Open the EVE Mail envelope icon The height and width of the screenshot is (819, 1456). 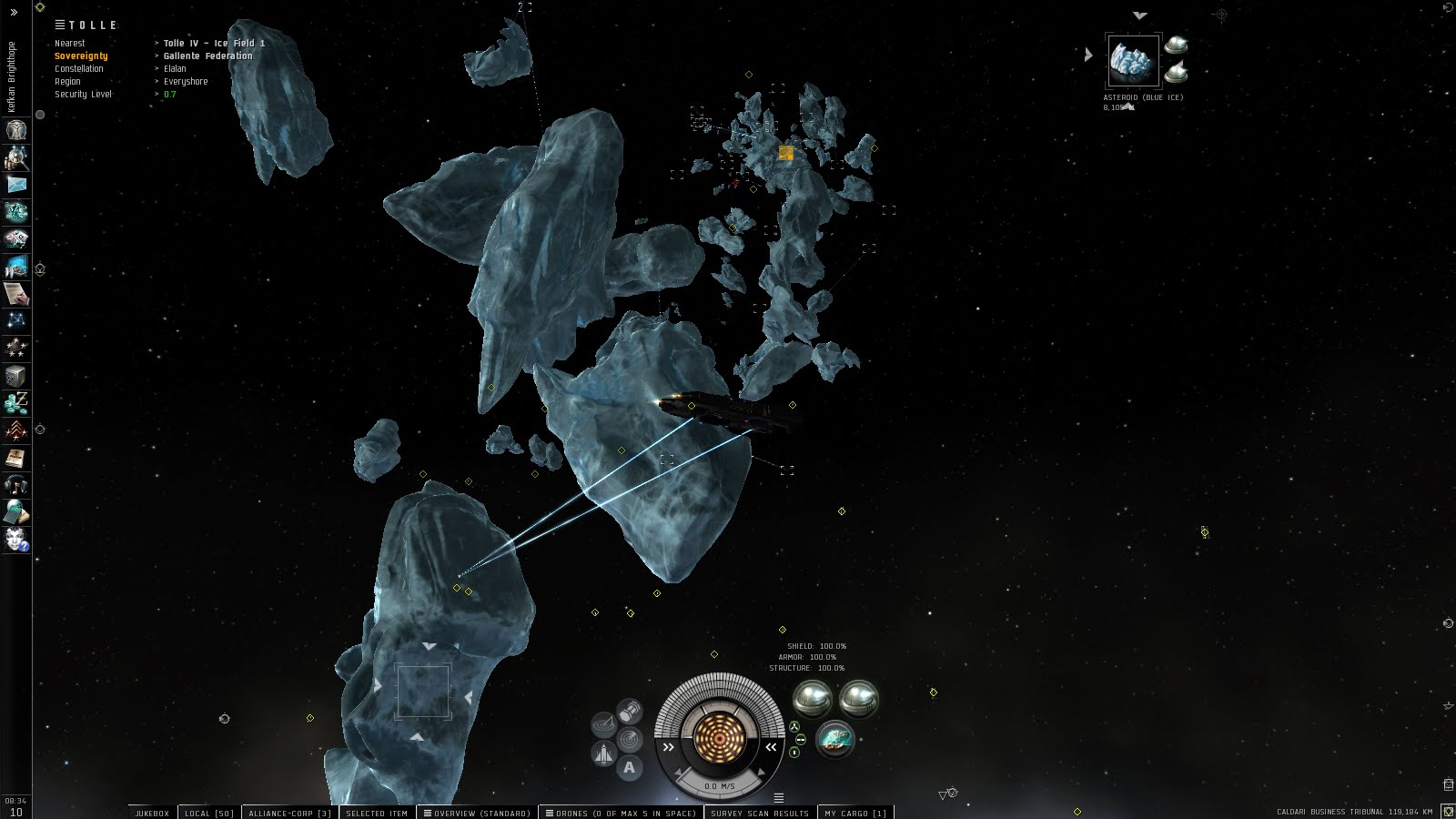[x=16, y=185]
